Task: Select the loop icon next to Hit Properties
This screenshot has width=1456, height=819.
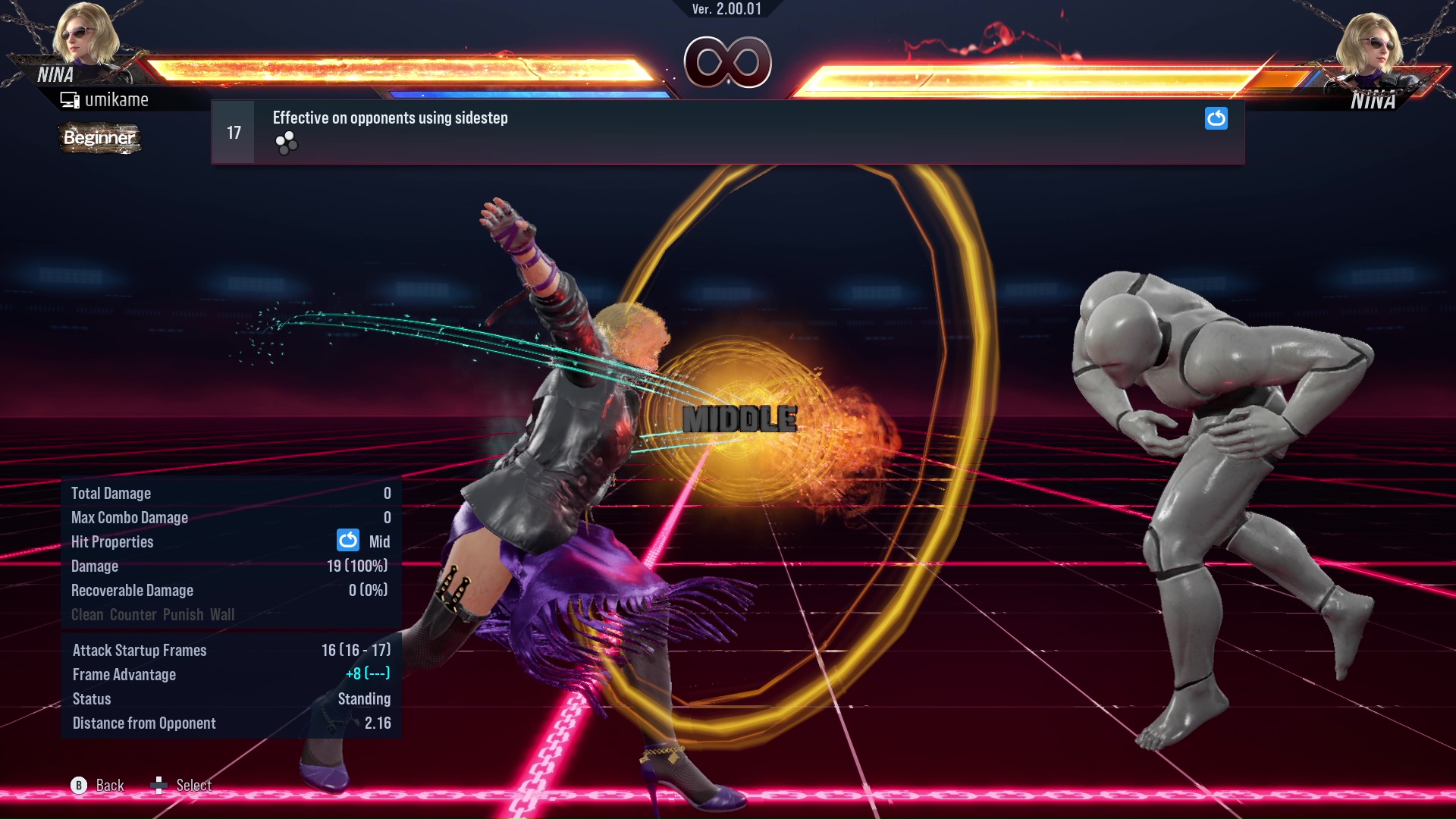Action: pyautogui.click(x=347, y=541)
